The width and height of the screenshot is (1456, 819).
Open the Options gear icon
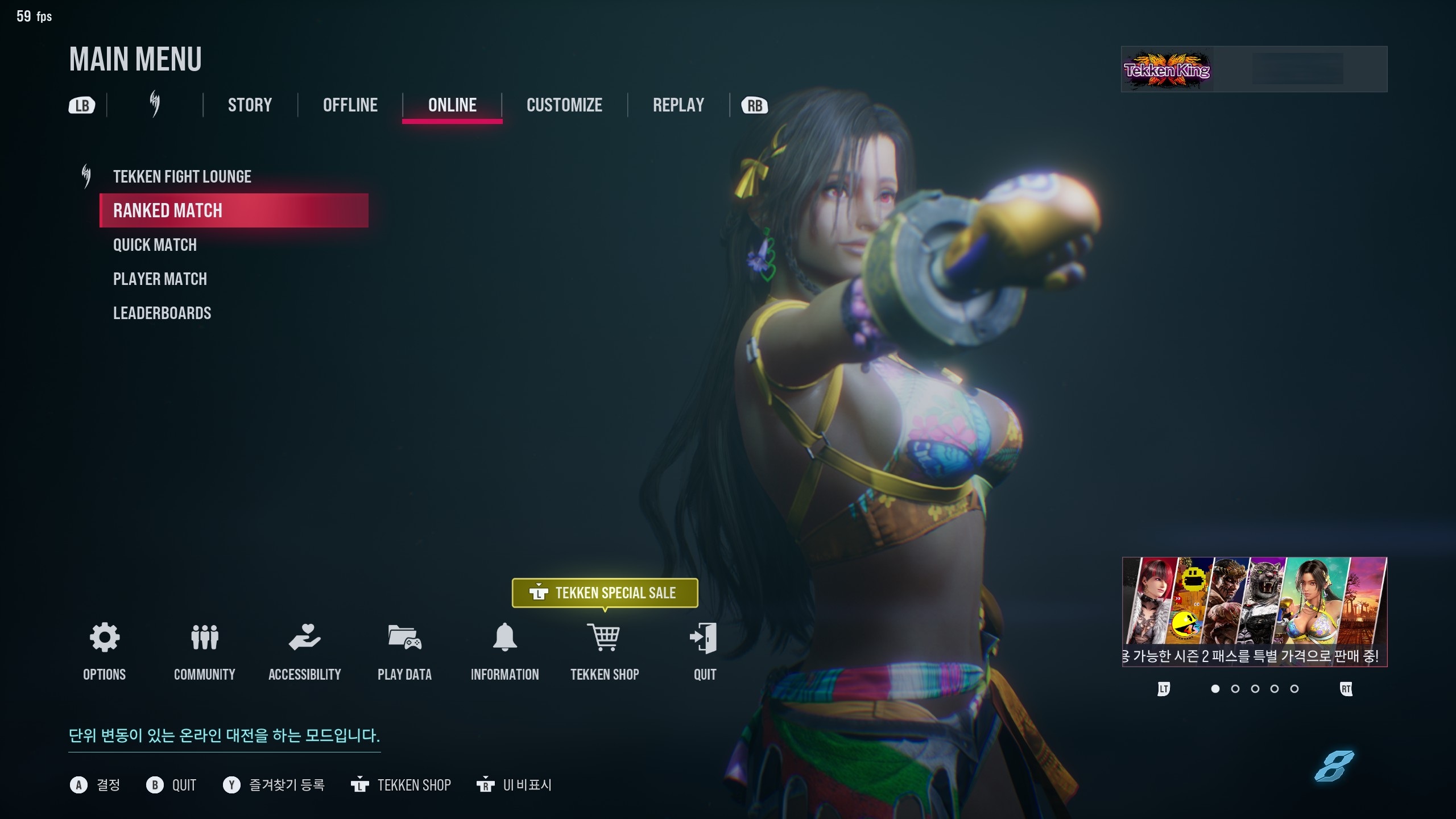(105, 638)
